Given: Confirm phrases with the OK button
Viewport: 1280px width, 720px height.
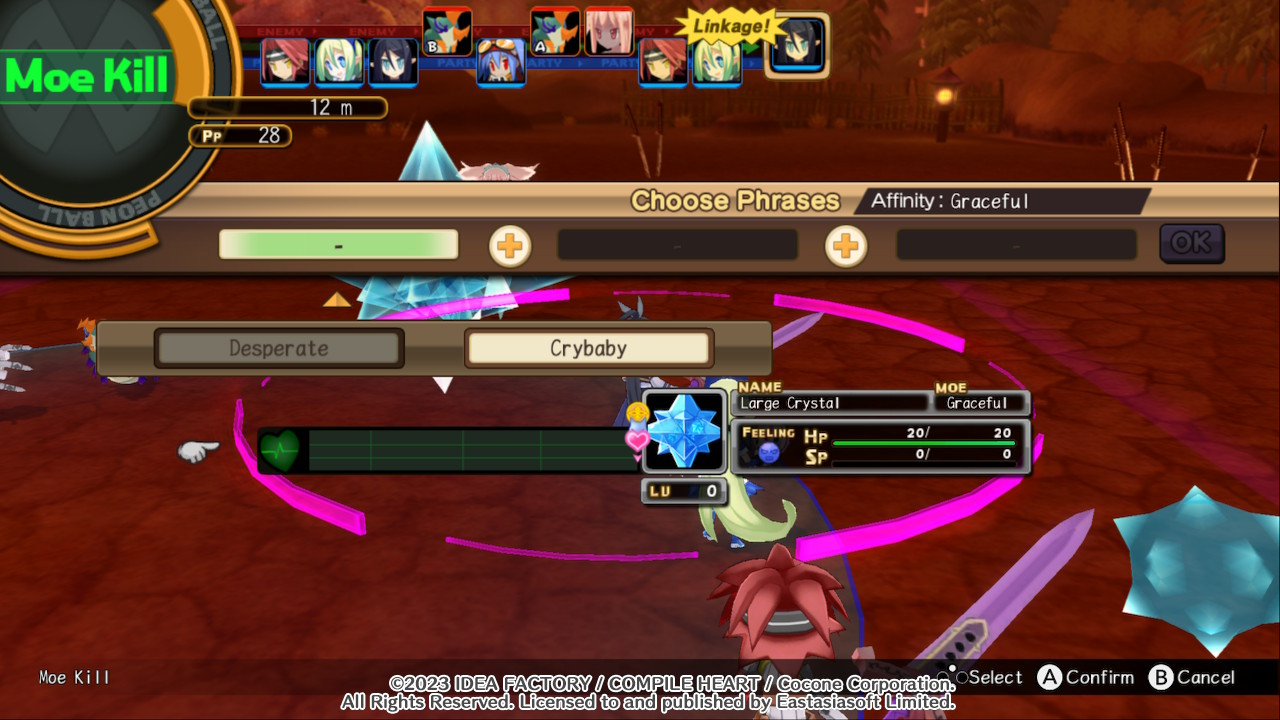Looking at the screenshot, I should tap(1191, 243).
